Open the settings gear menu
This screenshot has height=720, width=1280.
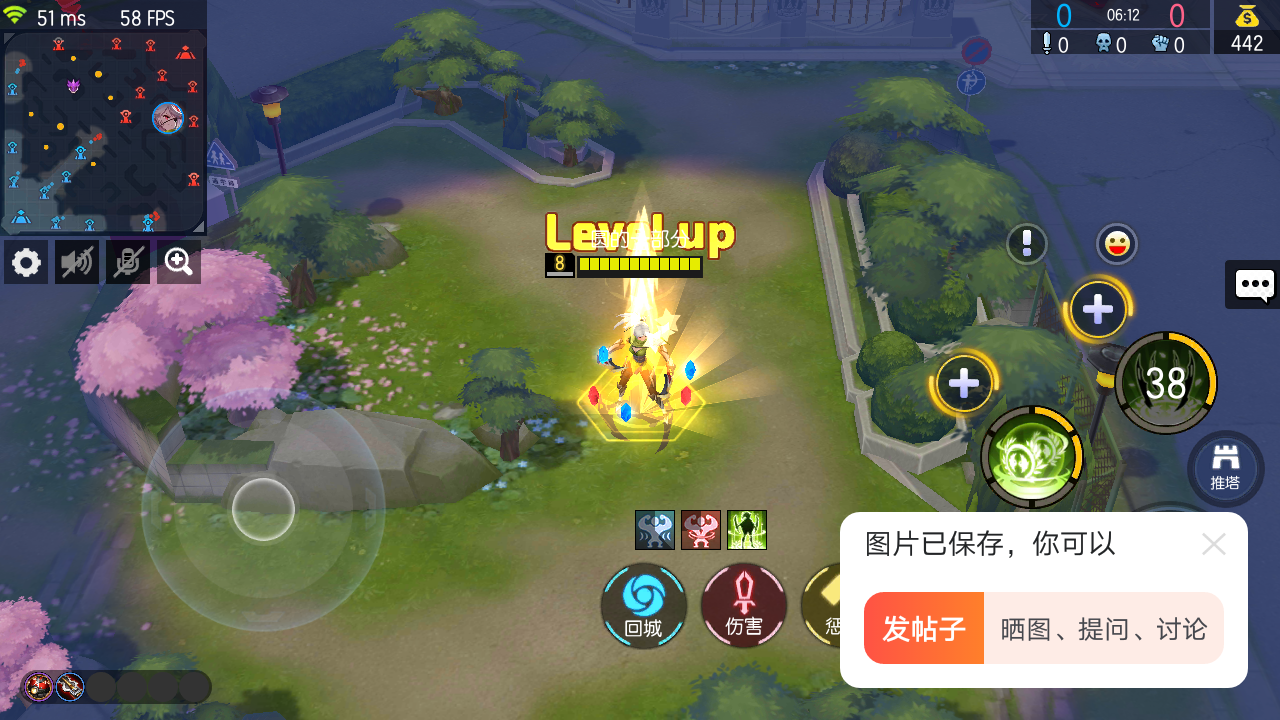coord(25,261)
